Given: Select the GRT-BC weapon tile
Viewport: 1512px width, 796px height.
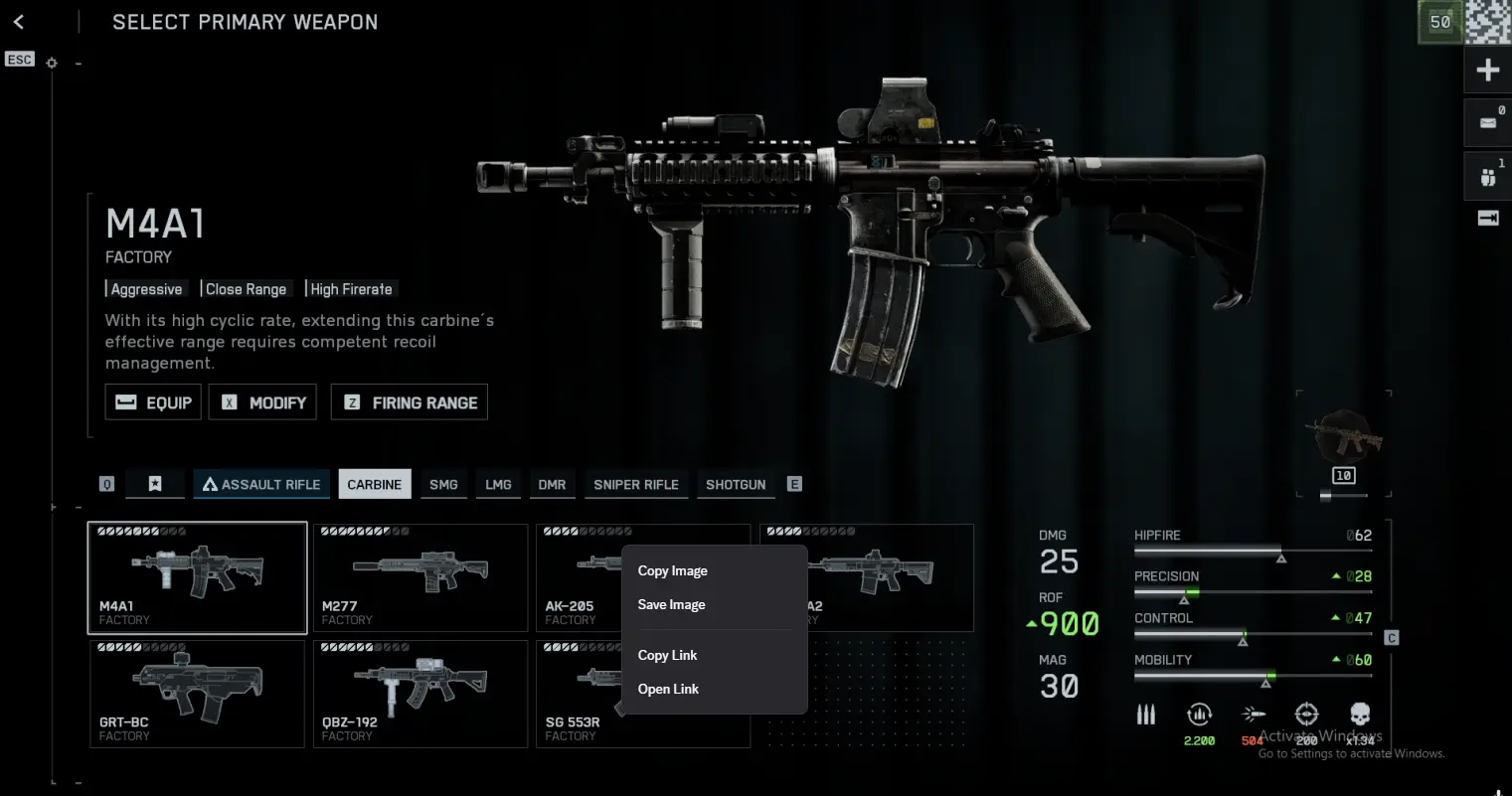Looking at the screenshot, I should tap(197, 694).
